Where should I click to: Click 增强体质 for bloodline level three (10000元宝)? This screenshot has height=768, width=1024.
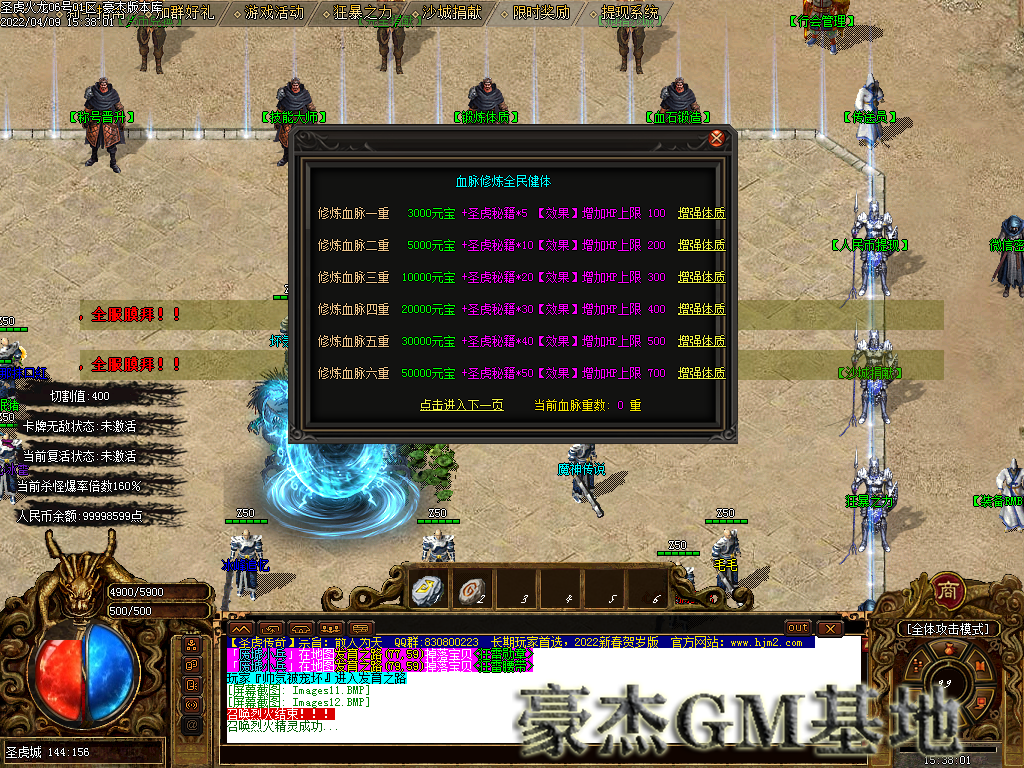[x=701, y=277]
